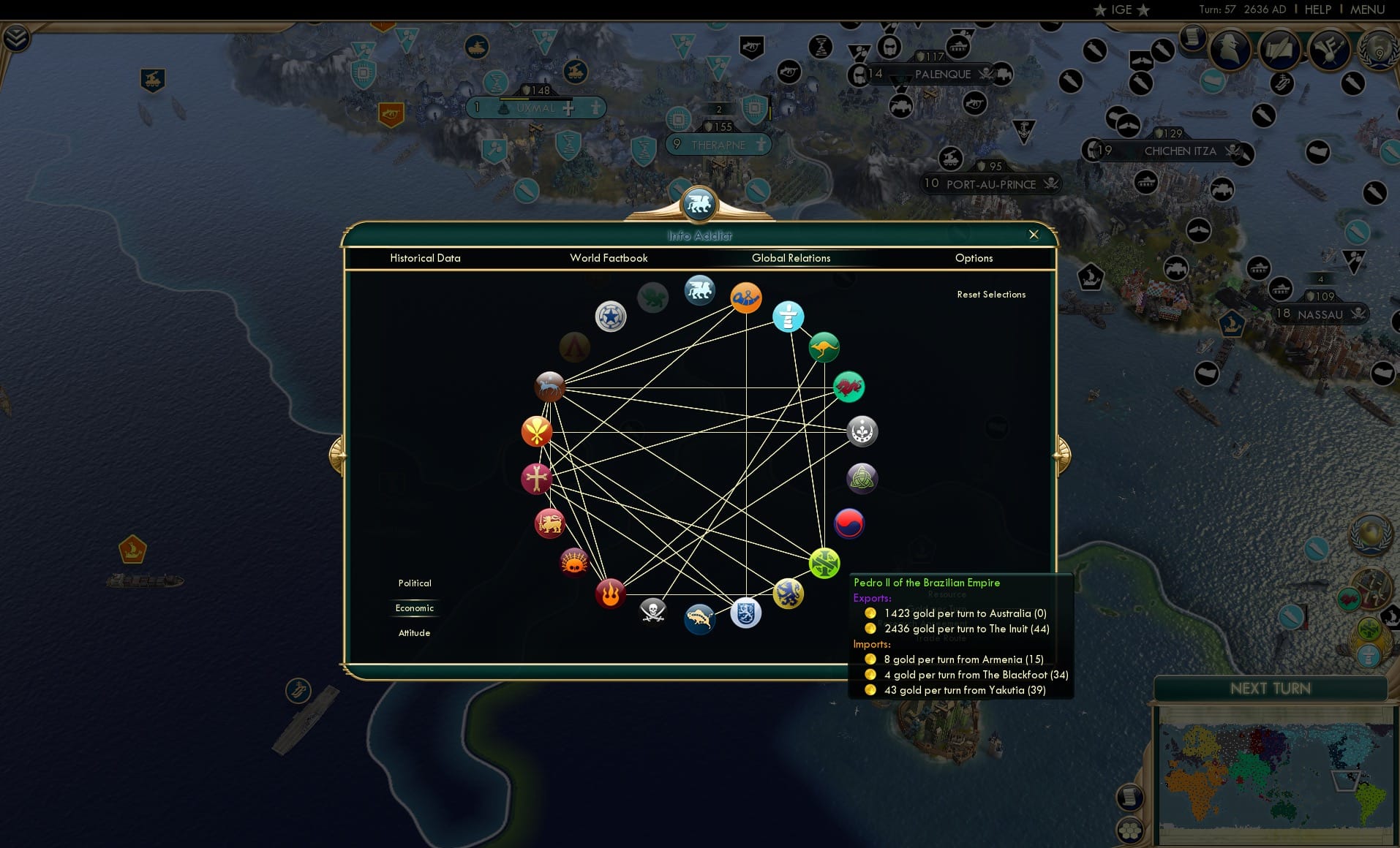The width and height of the screenshot is (1400, 848).
Task: Switch to the World Factbook tab
Action: click(609, 258)
